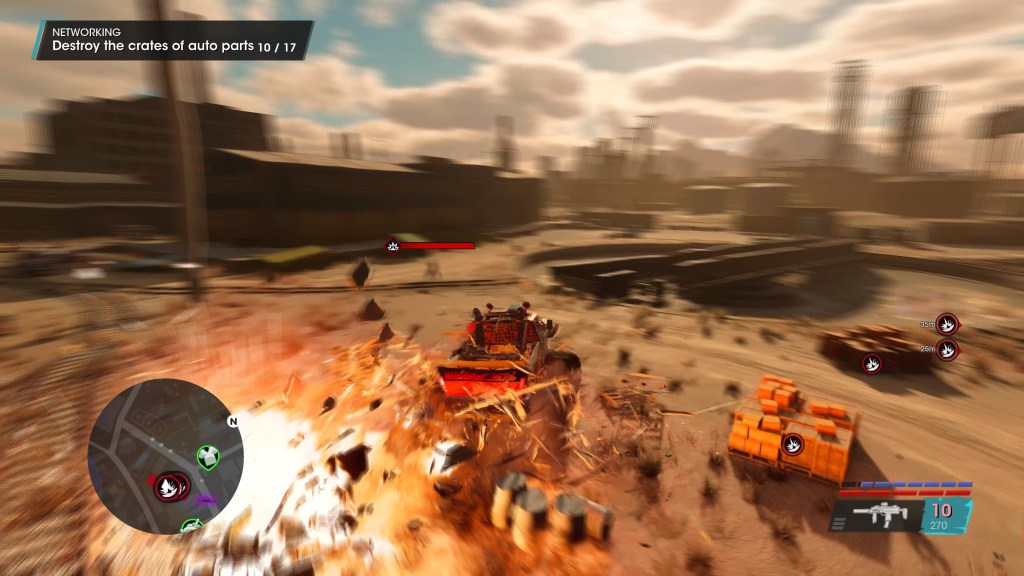
Task: Click the explosion marker with red health bar
Action: tap(393, 246)
